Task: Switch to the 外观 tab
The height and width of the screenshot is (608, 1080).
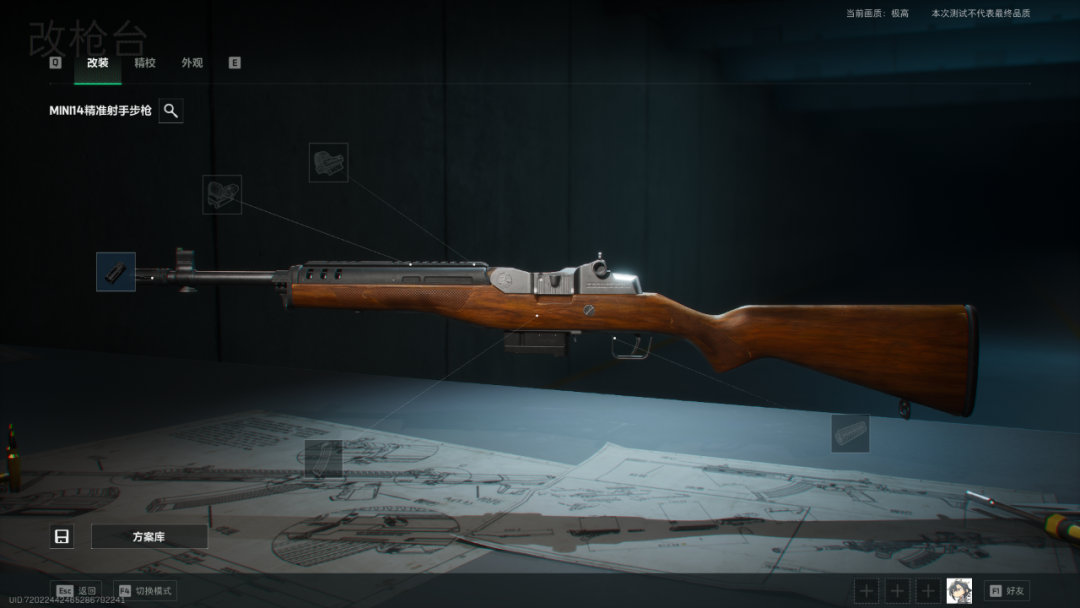Action: 192,63
